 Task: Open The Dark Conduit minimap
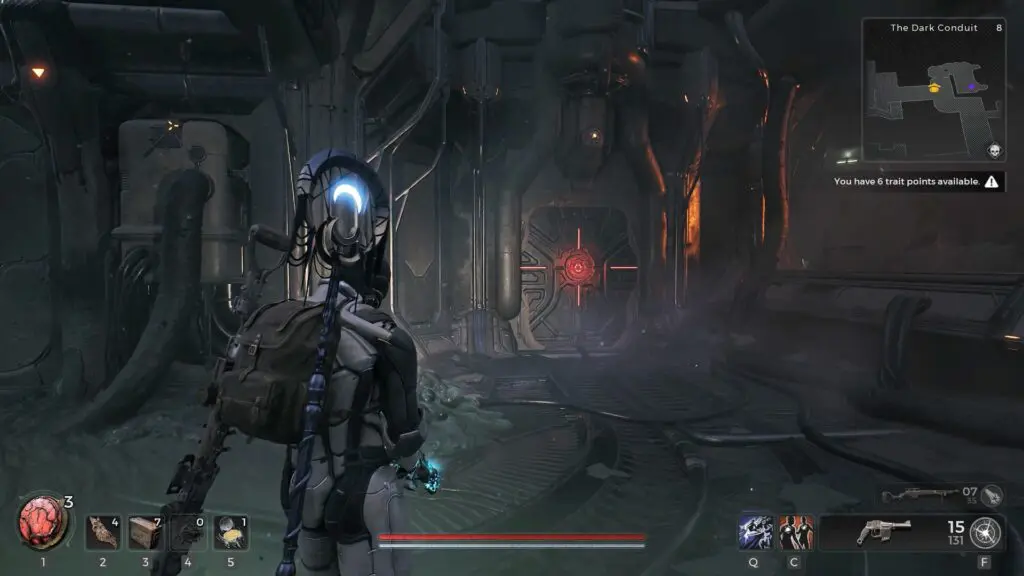(933, 95)
